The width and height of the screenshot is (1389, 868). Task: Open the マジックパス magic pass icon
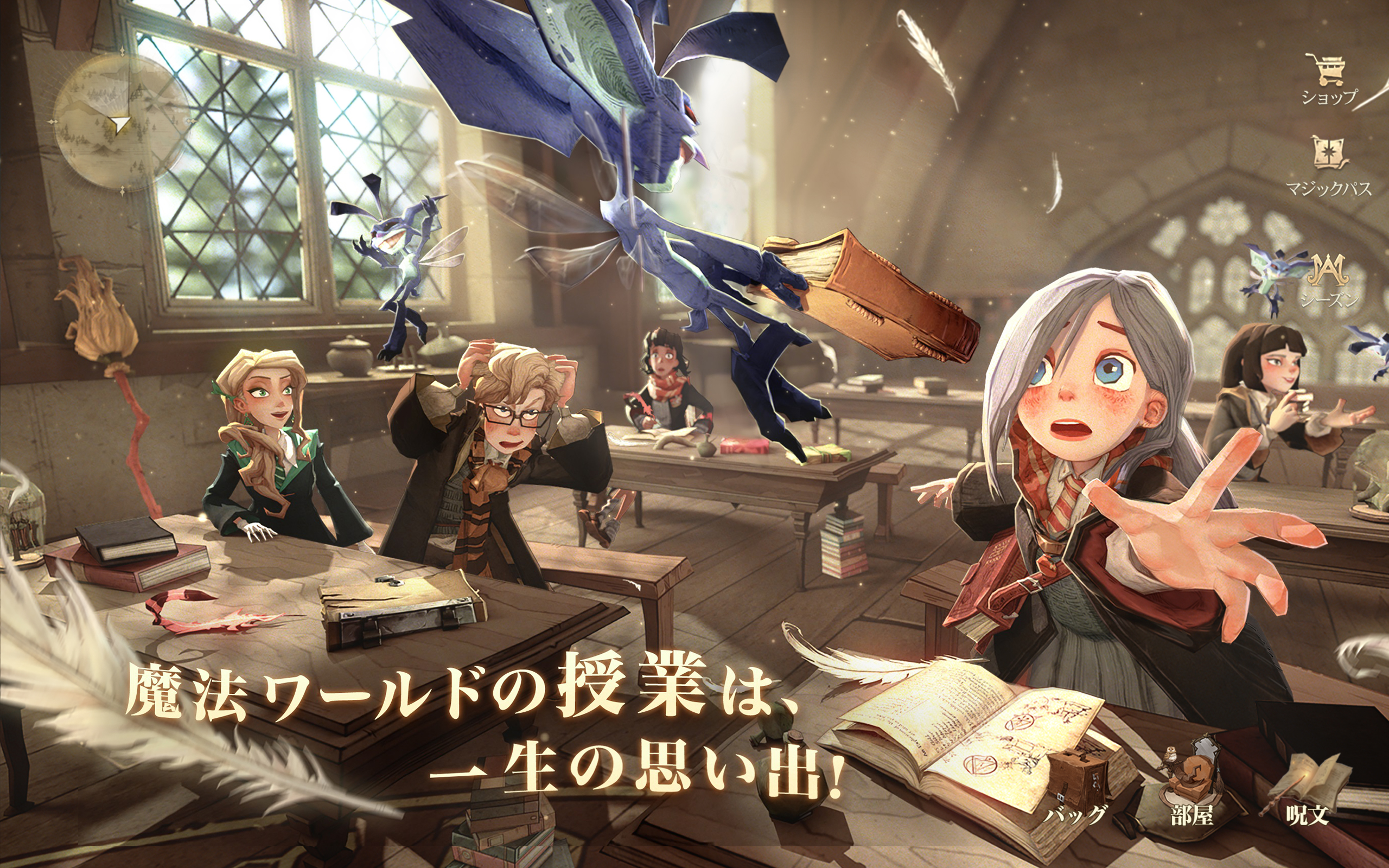[x=1329, y=152]
